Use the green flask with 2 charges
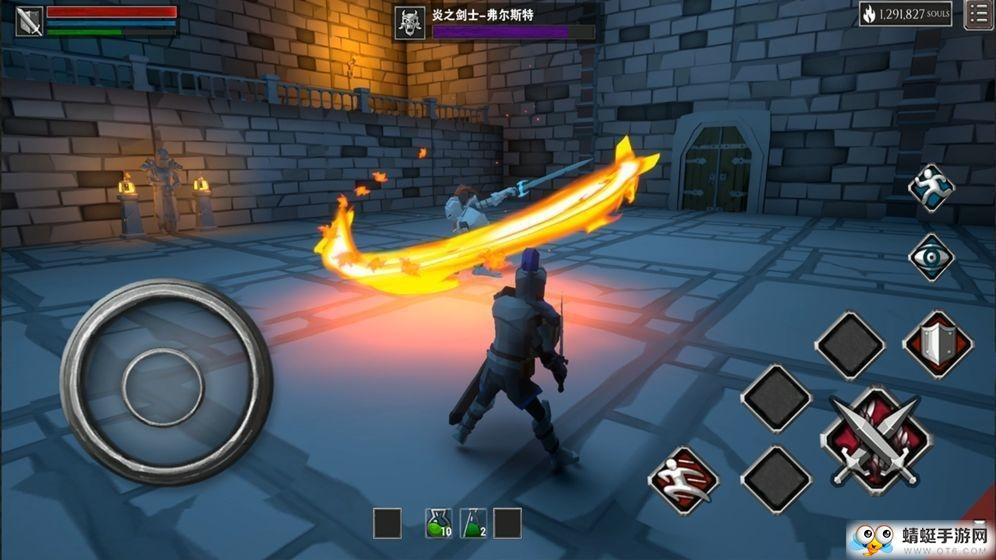This screenshot has height=560, width=996. tap(474, 523)
